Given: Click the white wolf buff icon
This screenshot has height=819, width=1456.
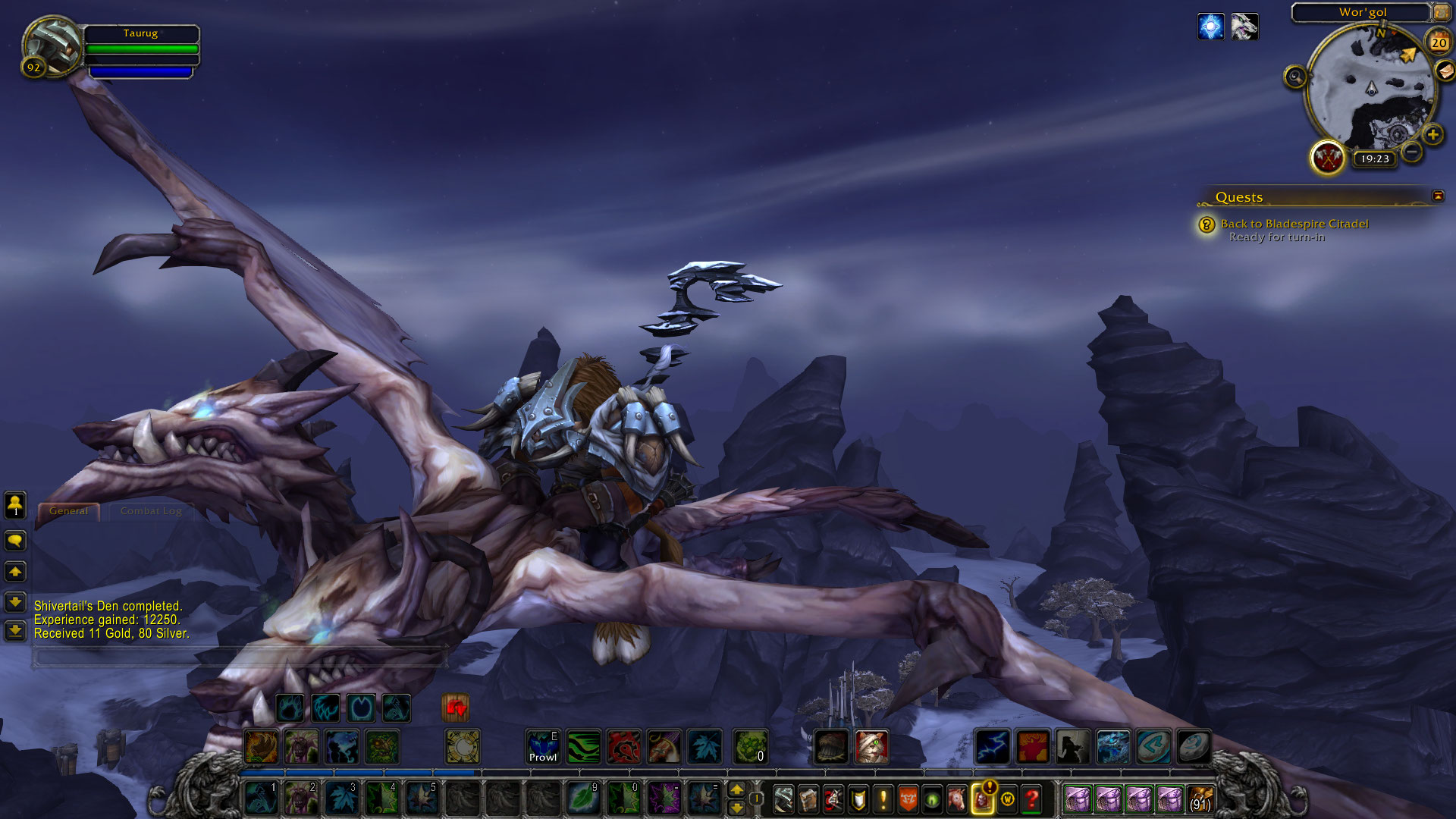Looking at the screenshot, I should click(1244, 27).
